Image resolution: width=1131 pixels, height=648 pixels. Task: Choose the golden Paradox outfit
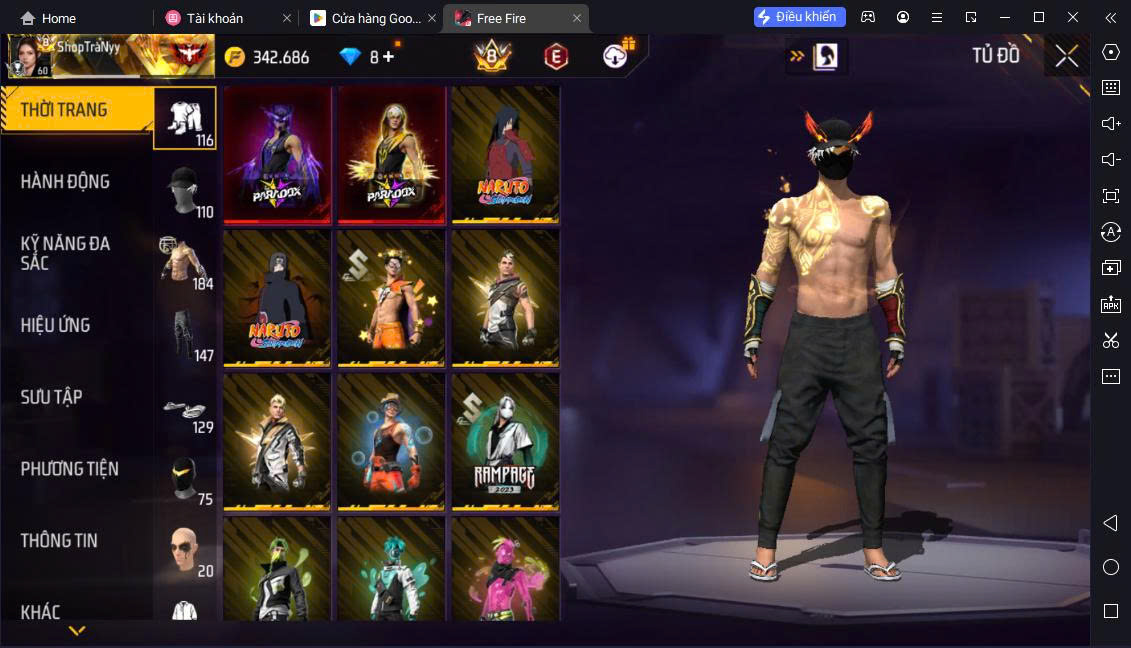pyautogui.click(x=391, y=154)
